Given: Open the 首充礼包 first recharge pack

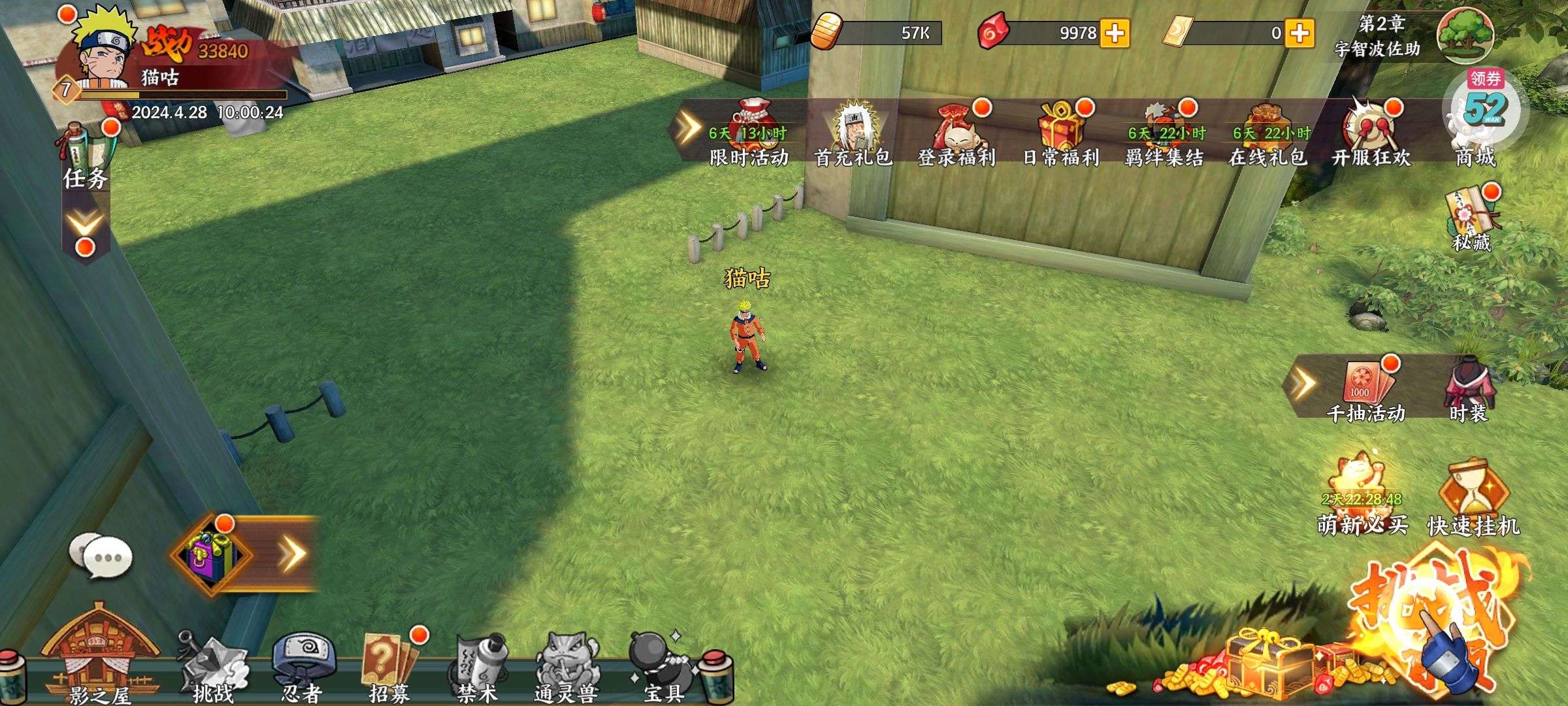Looking at the screenshot, I should [853, 134].
